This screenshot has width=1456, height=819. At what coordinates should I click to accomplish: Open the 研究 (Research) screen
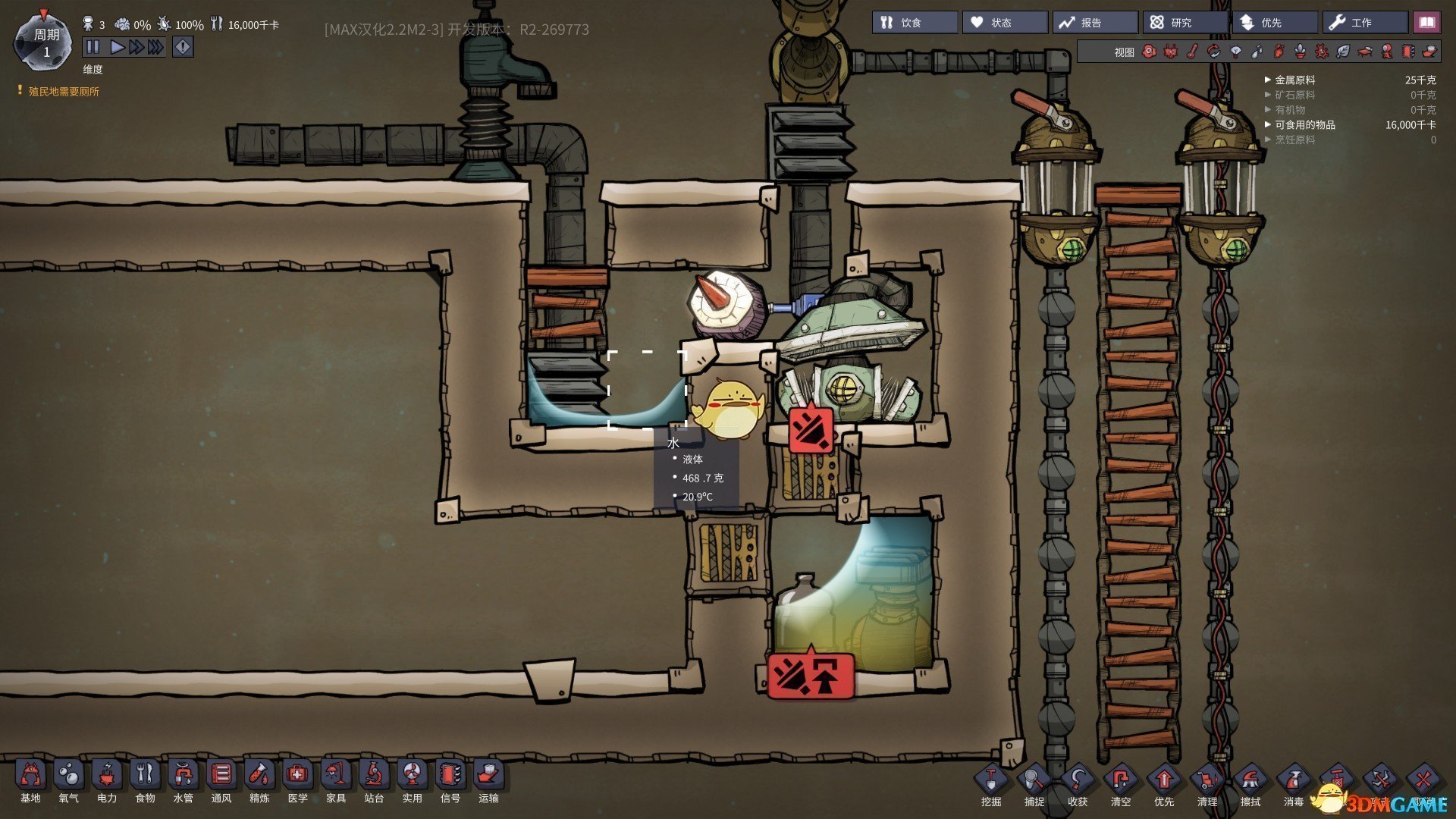[1185, 23]
